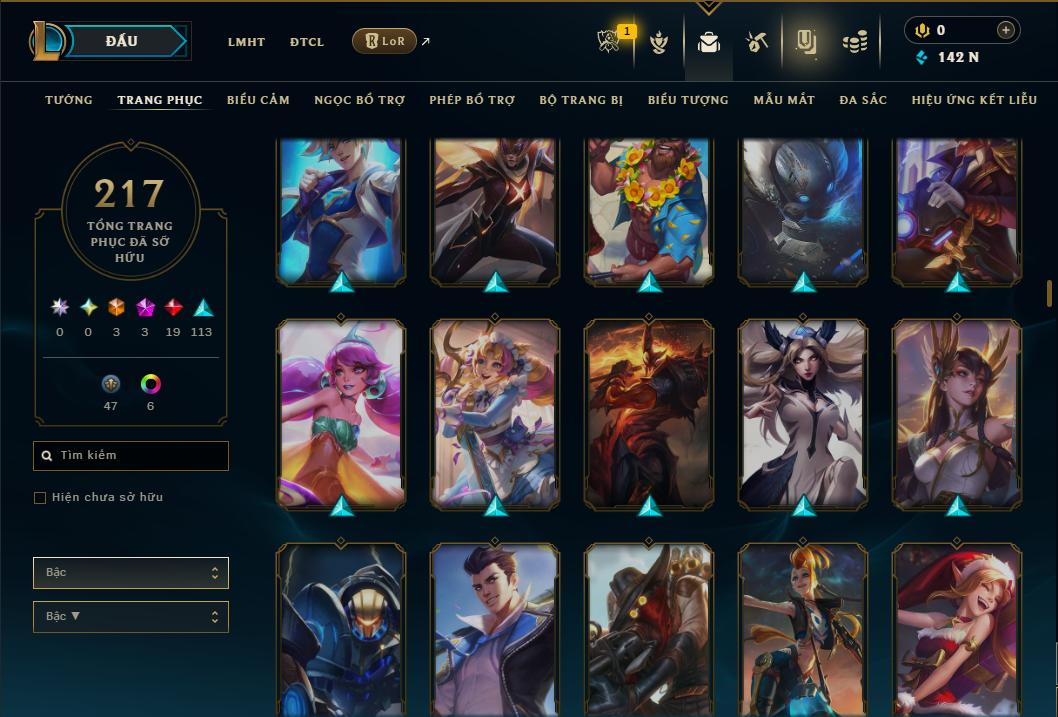This screenshot has width=1058, height=717.
Task: Select the flaming armored demon skin card
Action: (x=649, y=414)
